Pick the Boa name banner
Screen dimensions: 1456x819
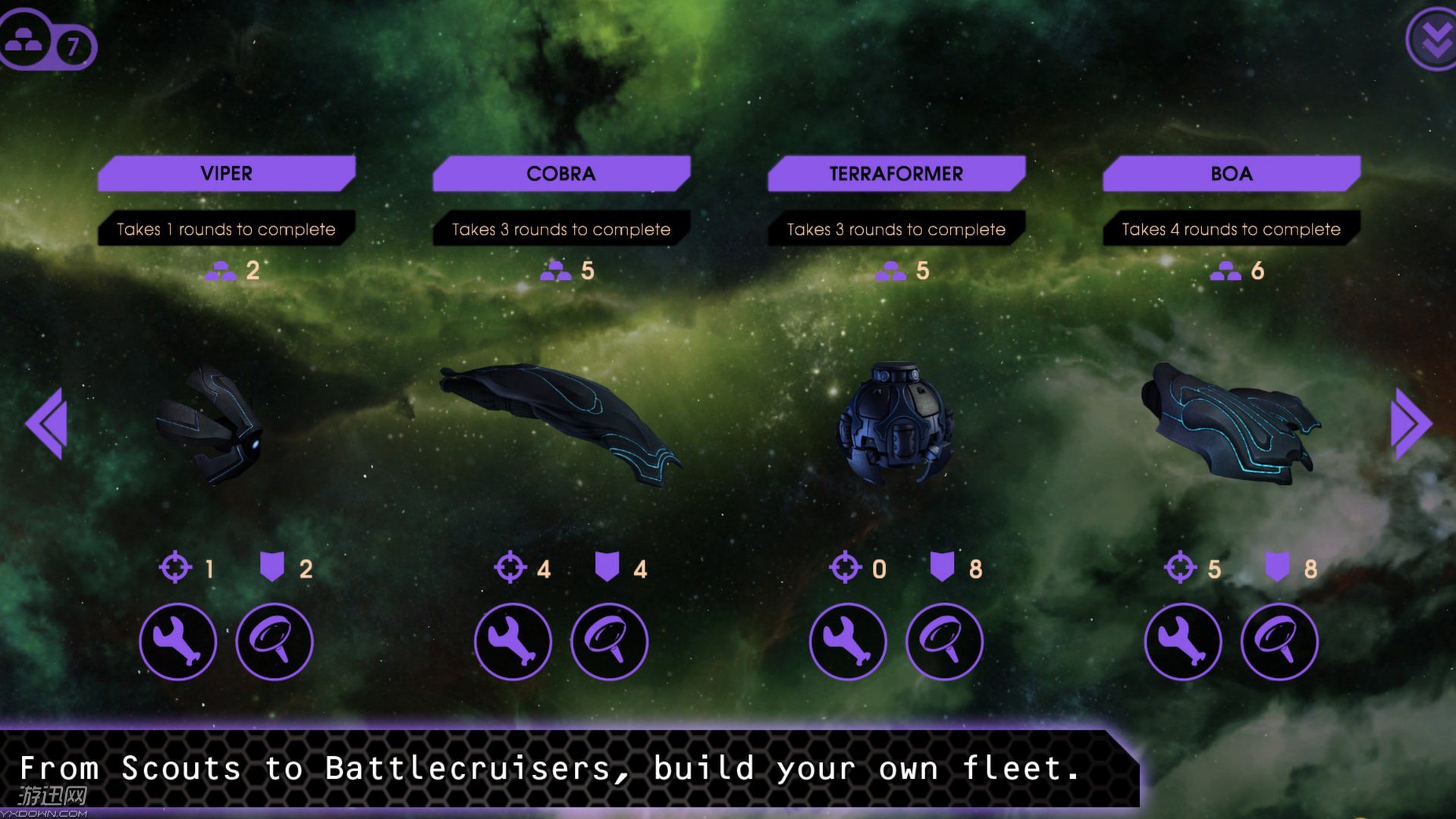1232,174
